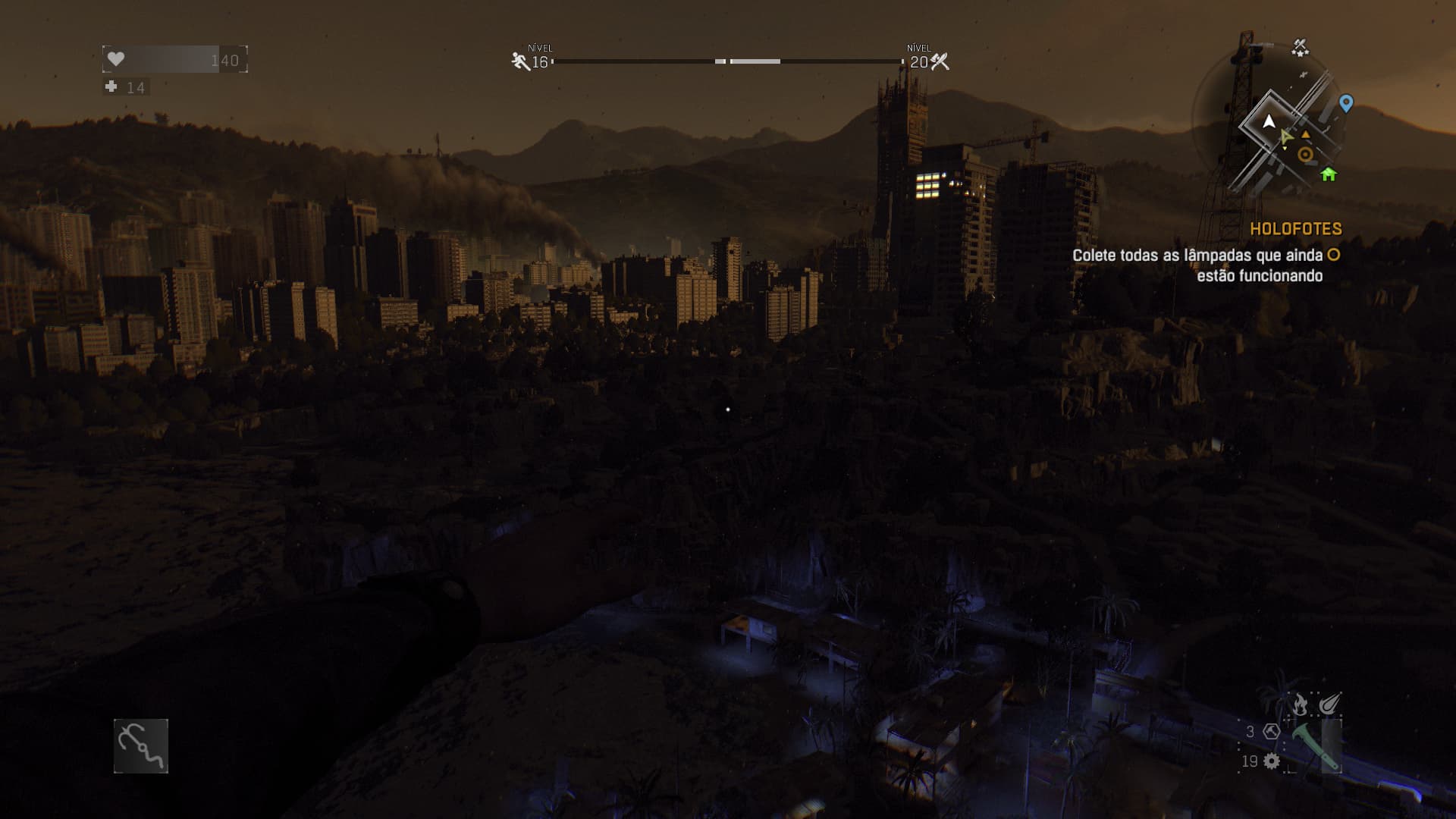
Task: Click the comet-shaped impact effect icon
Action: click(1329, 704)
